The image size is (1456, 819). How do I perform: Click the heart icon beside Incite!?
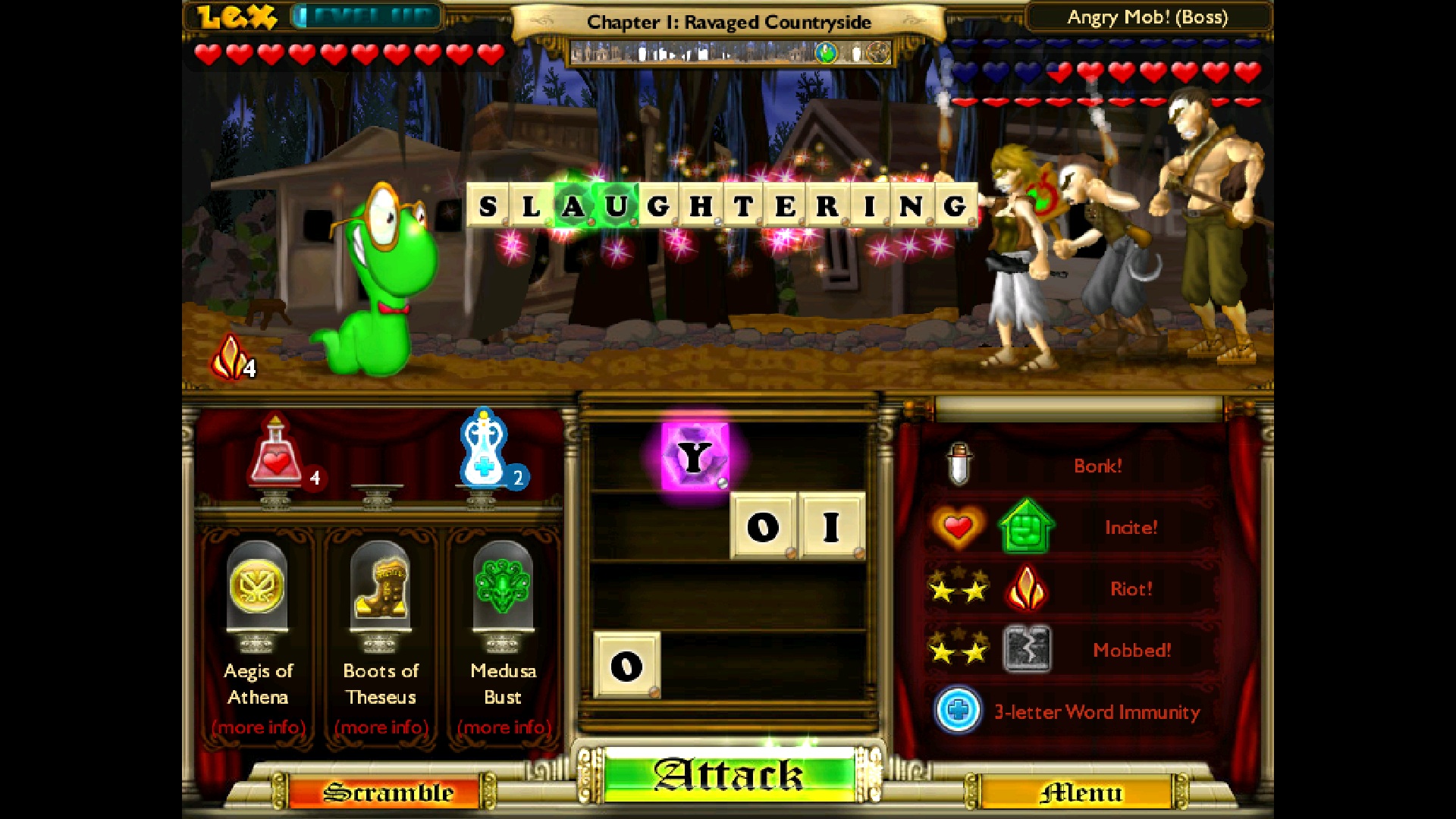point(960,526)
